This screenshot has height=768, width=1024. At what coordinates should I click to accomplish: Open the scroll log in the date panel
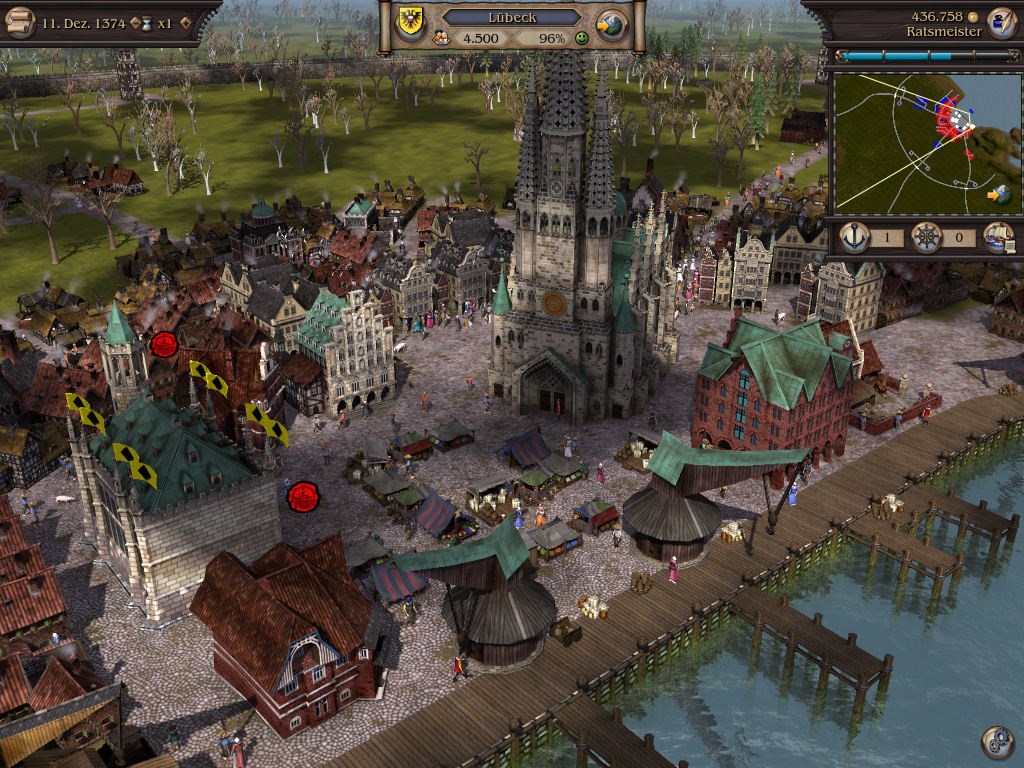point(20,22)
